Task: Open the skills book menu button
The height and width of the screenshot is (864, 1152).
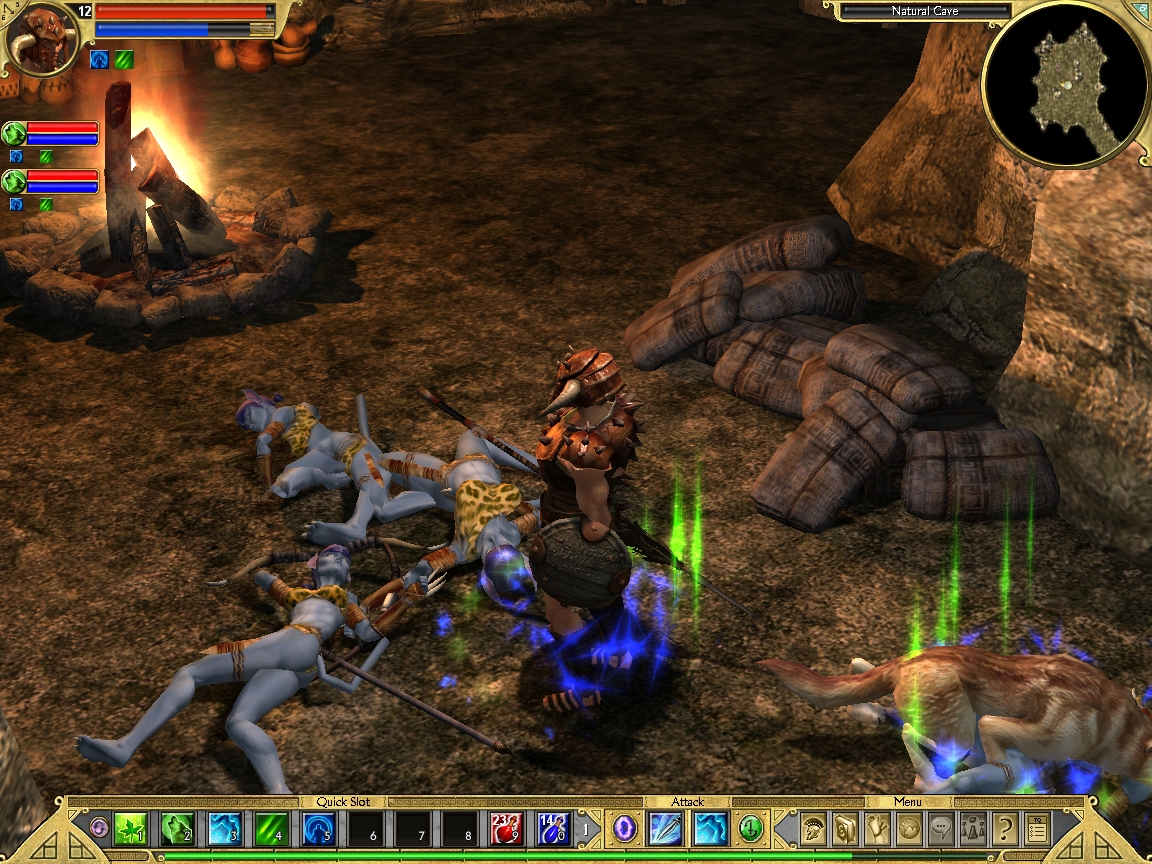Action: click(845, 828)
